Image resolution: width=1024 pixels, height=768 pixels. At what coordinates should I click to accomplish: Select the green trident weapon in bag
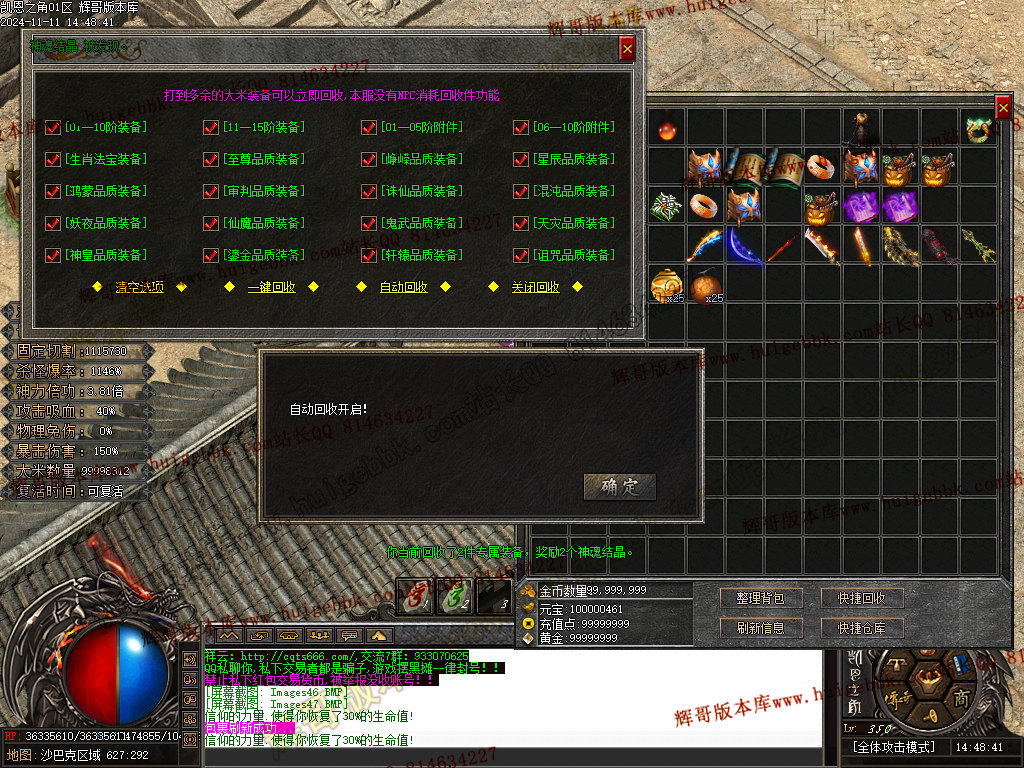click(x=978, y=246)
